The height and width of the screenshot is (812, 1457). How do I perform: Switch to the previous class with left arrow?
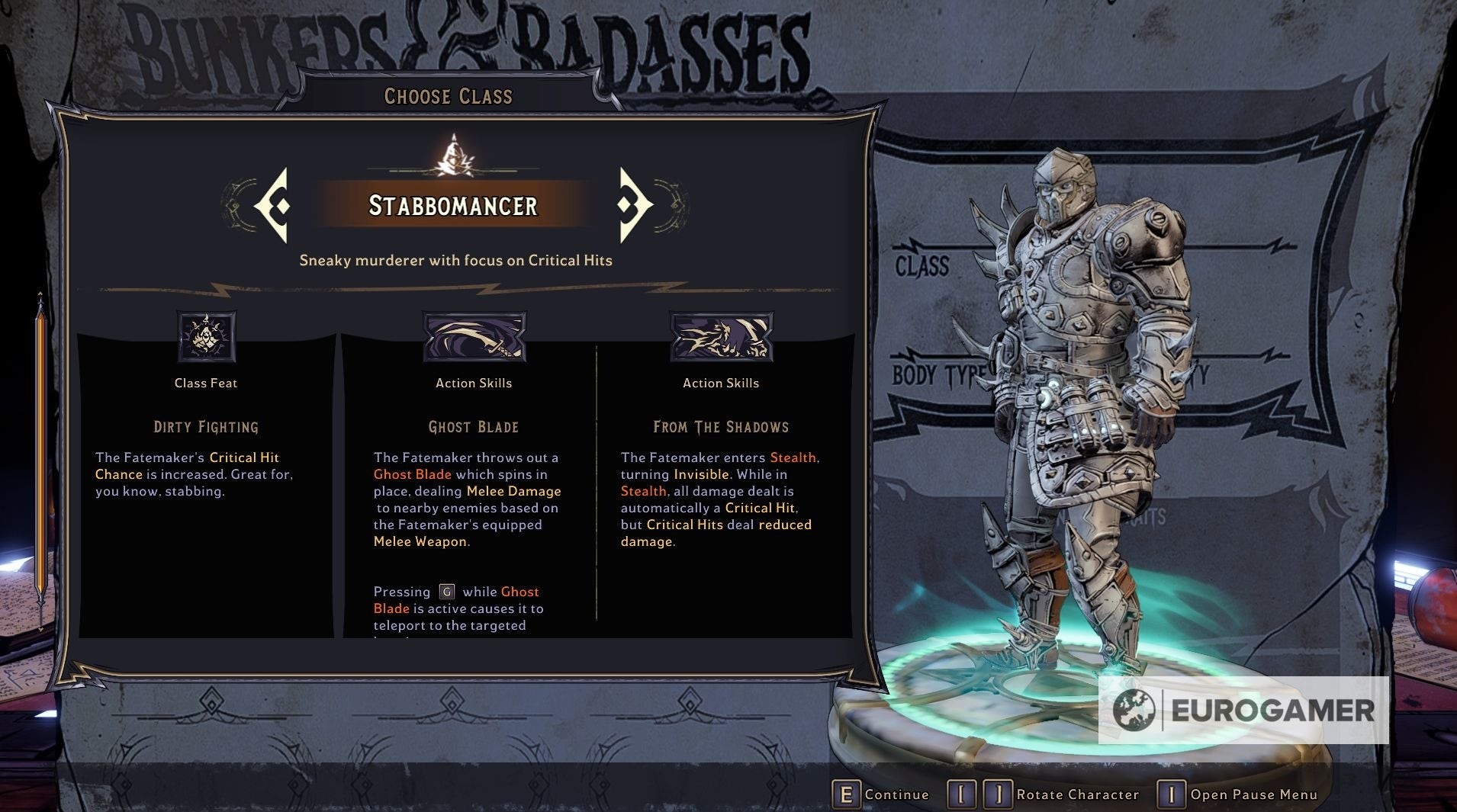[x=272, y=205]
